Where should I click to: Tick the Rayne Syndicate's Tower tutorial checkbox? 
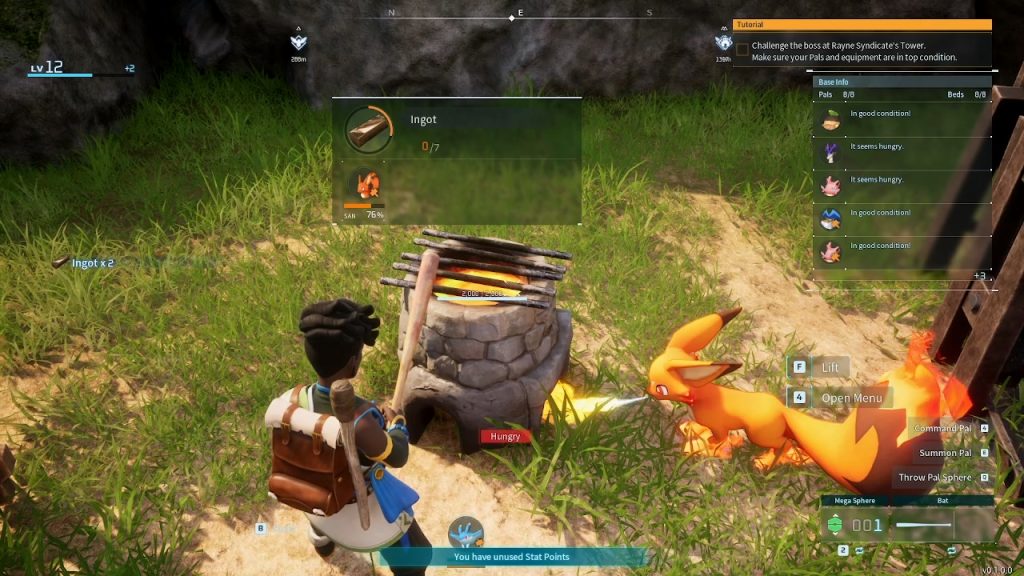(742, 47)
